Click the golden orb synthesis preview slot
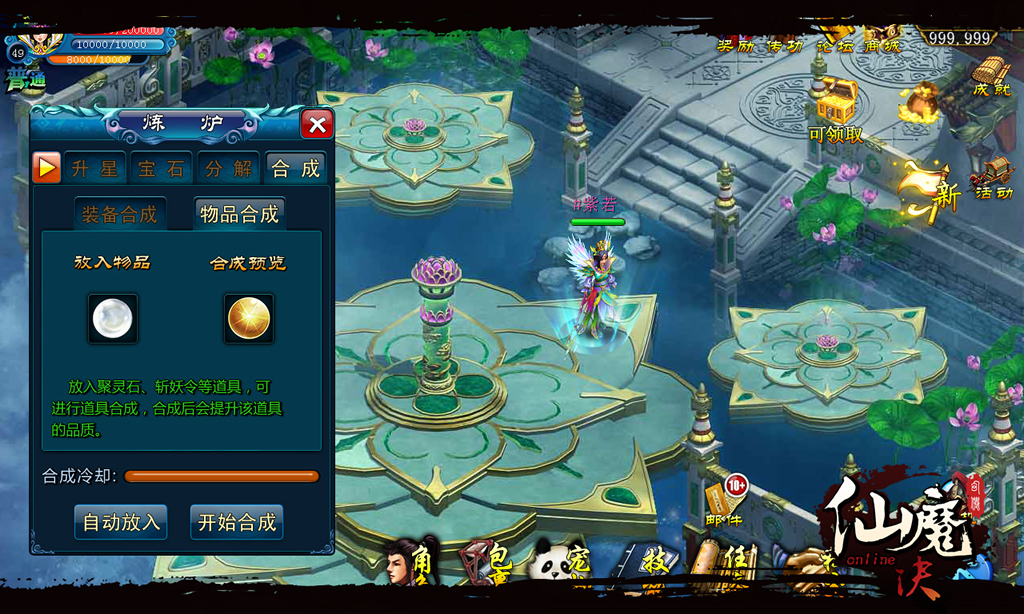The image size is (1024, 614). (248, 319)
